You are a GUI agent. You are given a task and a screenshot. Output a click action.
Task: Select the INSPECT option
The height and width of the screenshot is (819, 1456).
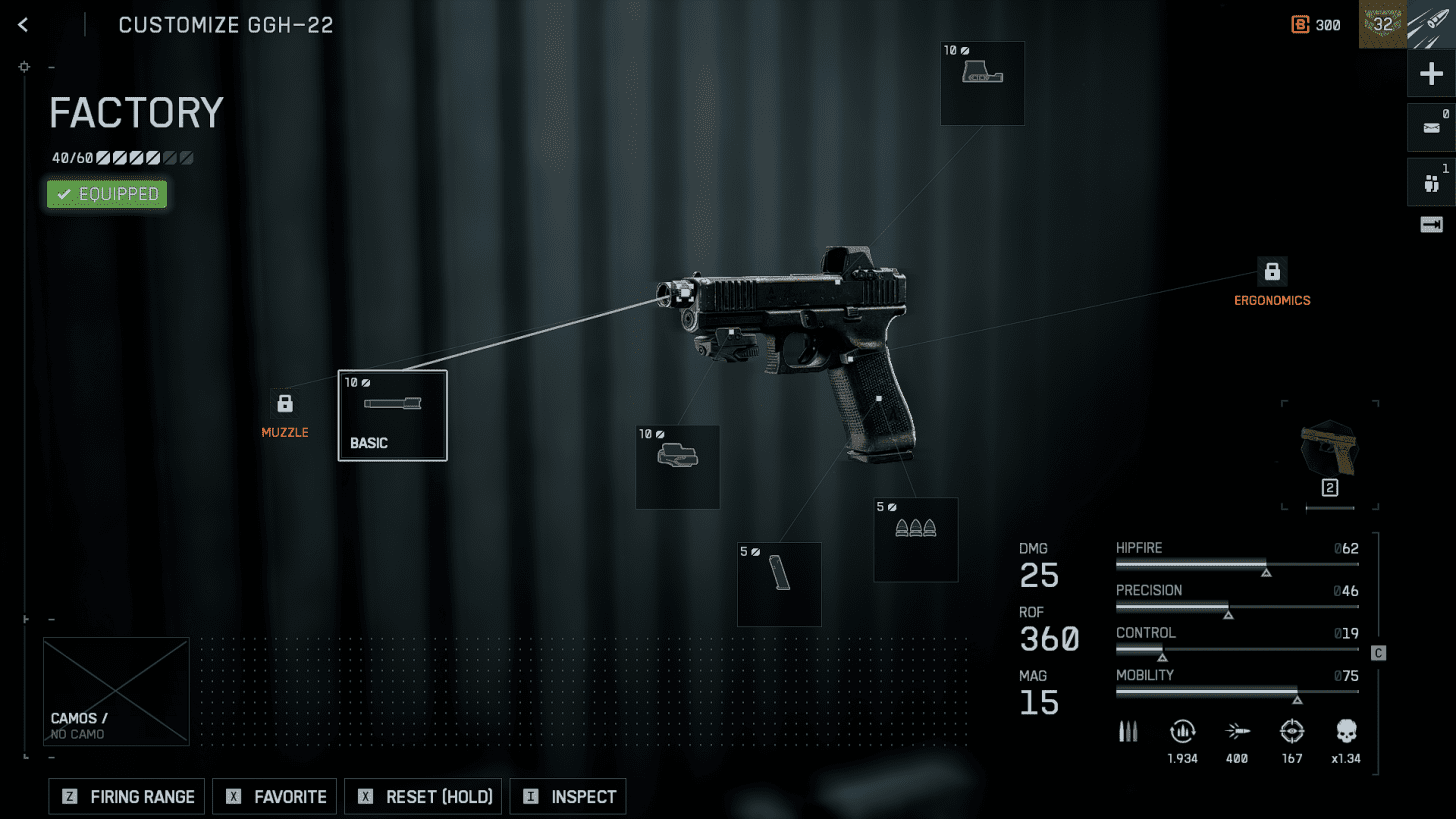pos(567,796)
